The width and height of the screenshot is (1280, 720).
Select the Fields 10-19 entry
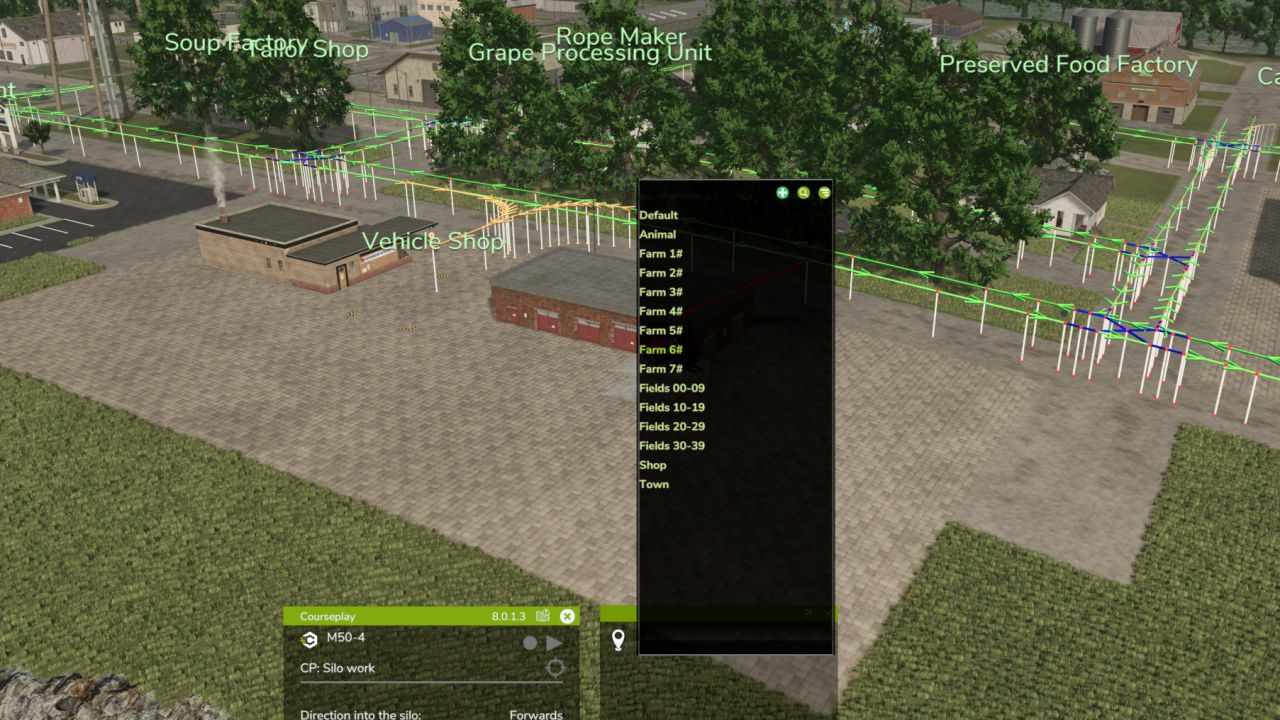(x=672, y=407)
